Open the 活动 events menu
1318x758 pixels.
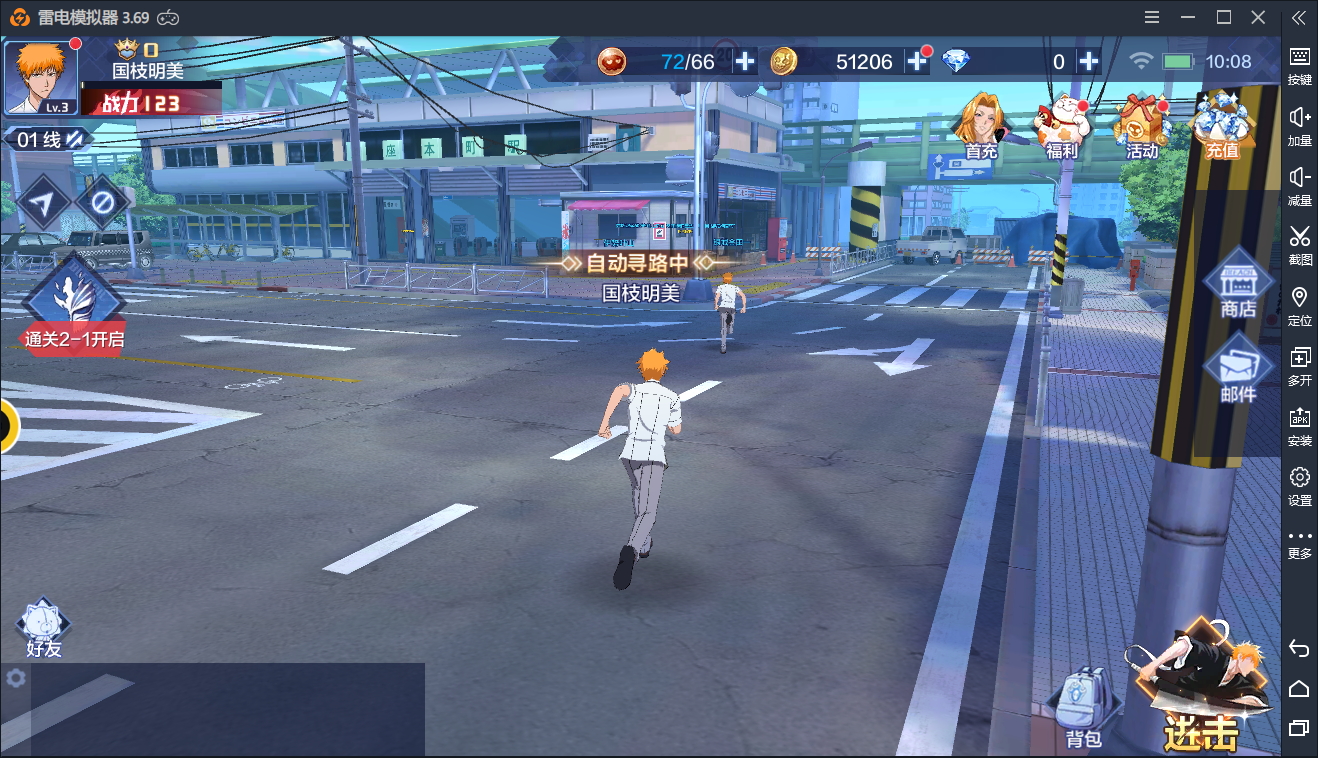1142,126
